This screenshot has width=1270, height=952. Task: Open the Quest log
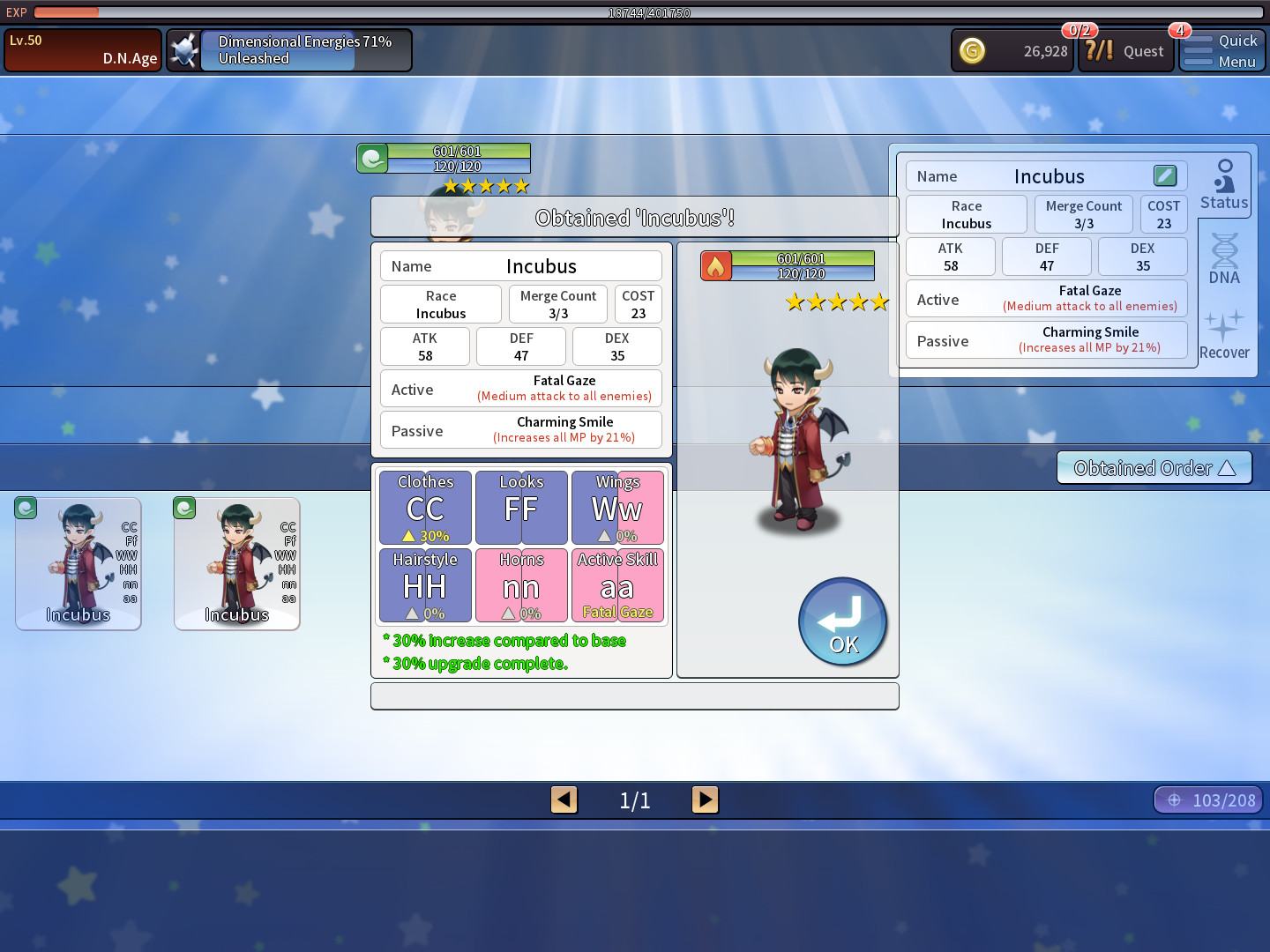pyautogui.click(x=1125, y=51)
